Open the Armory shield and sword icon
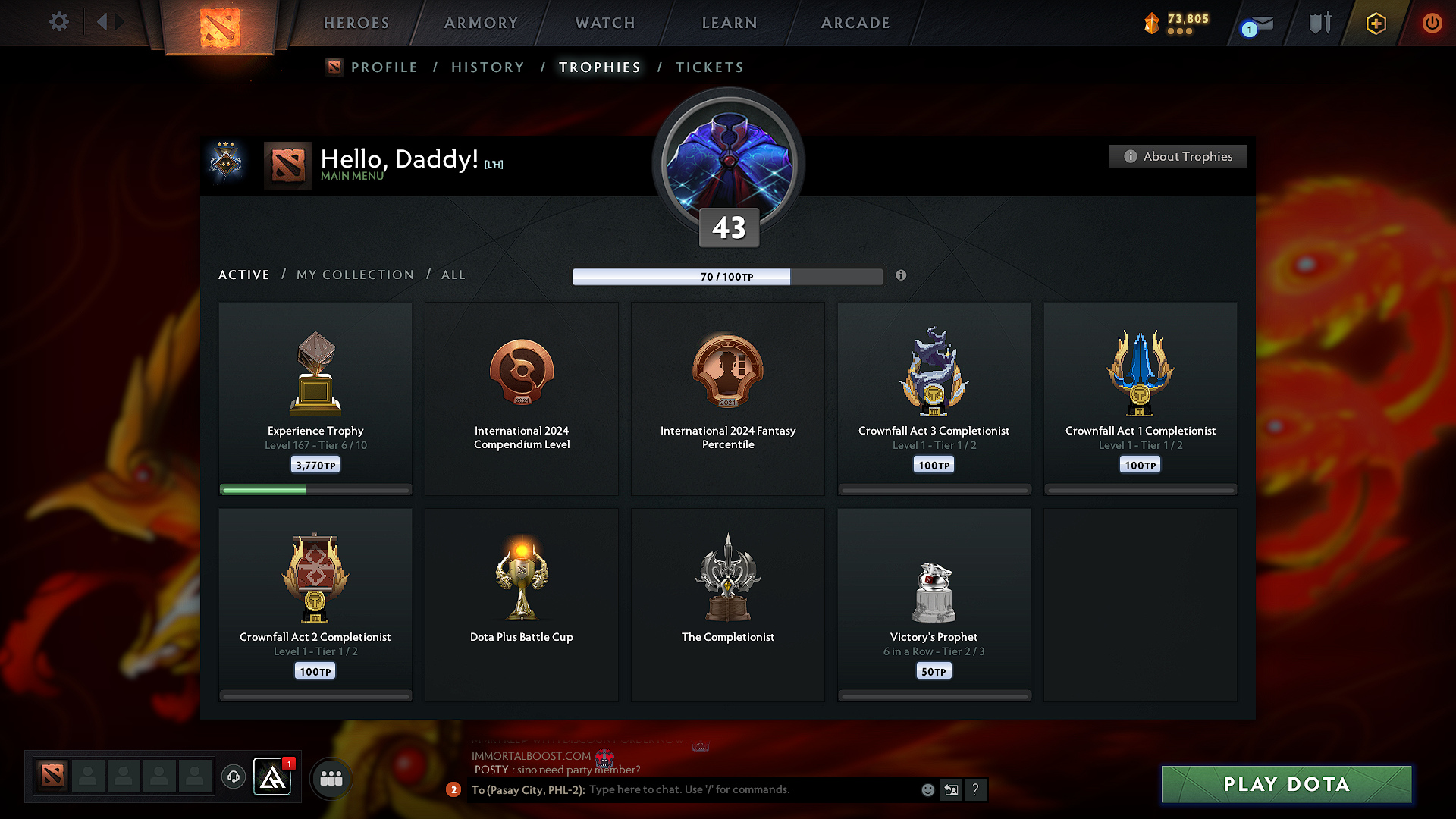This screenshot has height=819, width=1456. [1318, 23]
